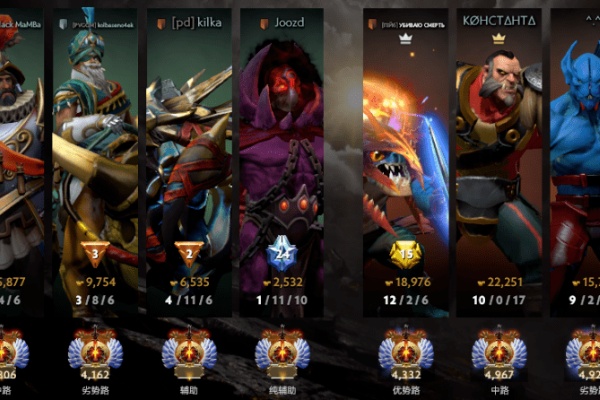Screen dimensions: 600x400
Task: Click the rank medal showing 4,332
Action: coord(405,351)
